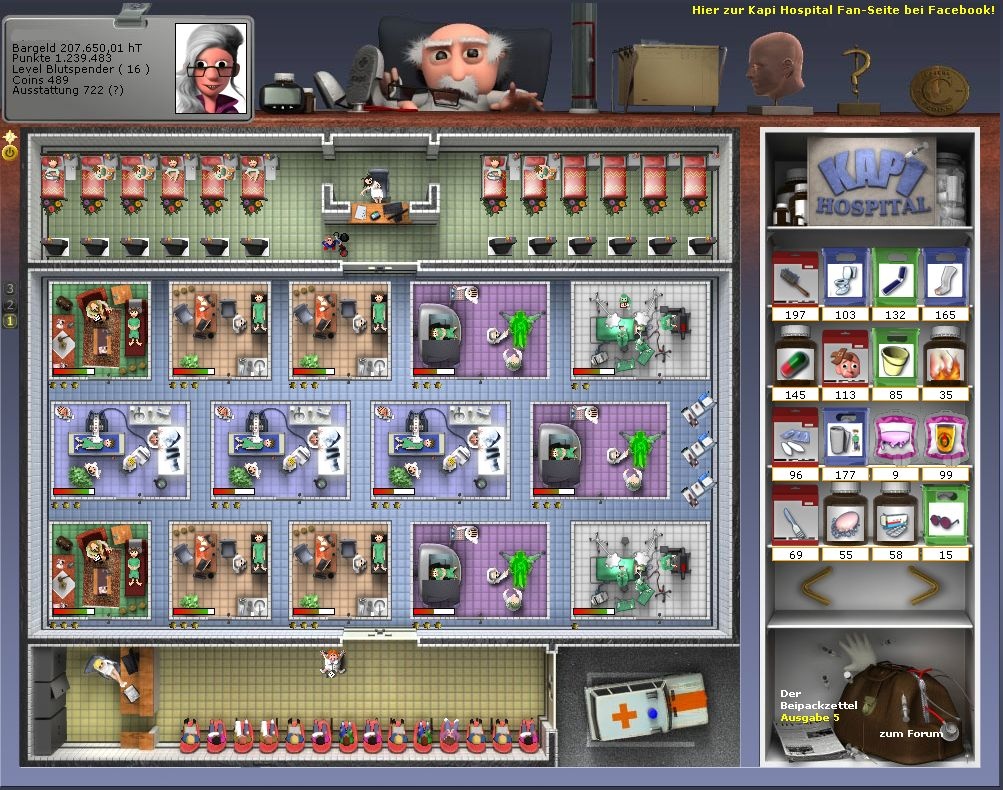This screenshot has height=790, width=1003.
Task: Switch to floor 2
Action: (x=10, y=305)
